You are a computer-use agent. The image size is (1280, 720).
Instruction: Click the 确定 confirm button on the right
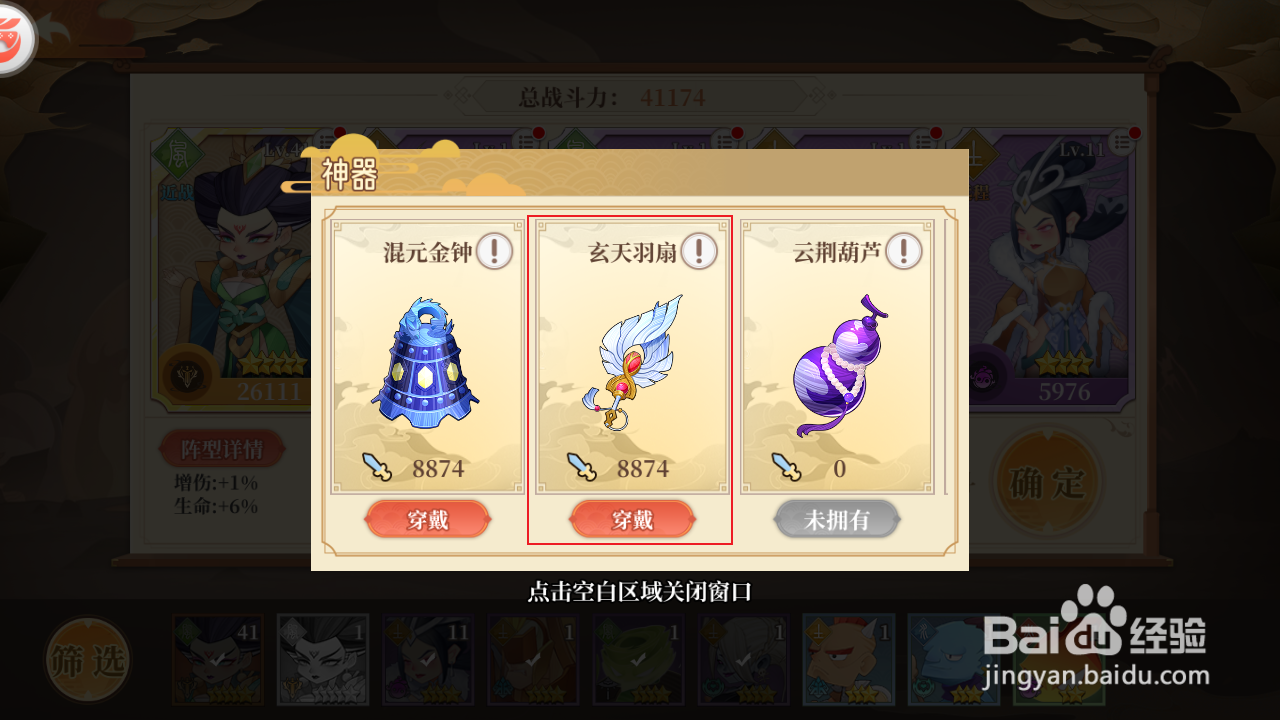[x=1045, y=481]
